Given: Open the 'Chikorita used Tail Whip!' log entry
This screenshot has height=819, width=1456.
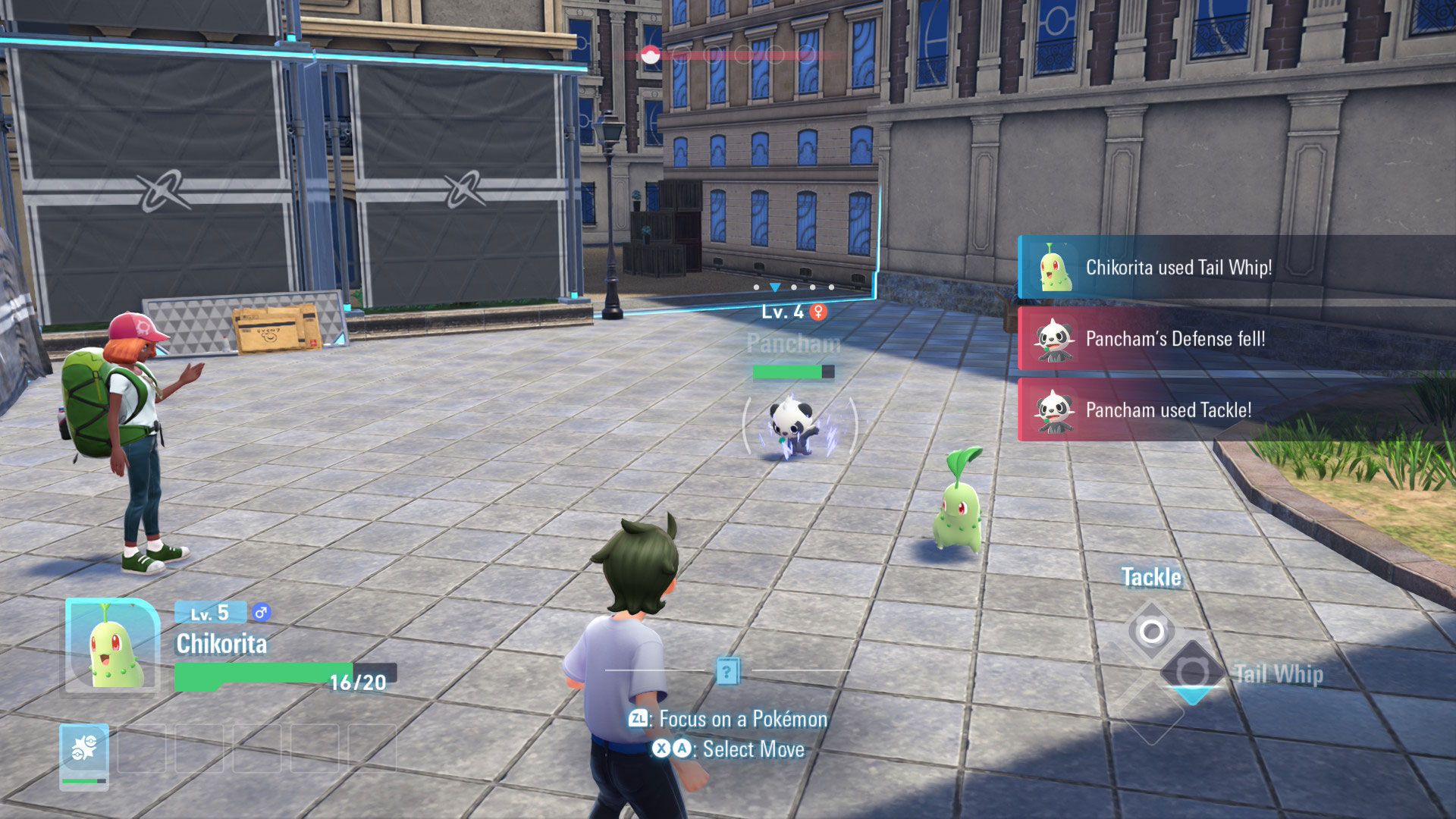Looking at the screenshot, I should (1178, 268).
